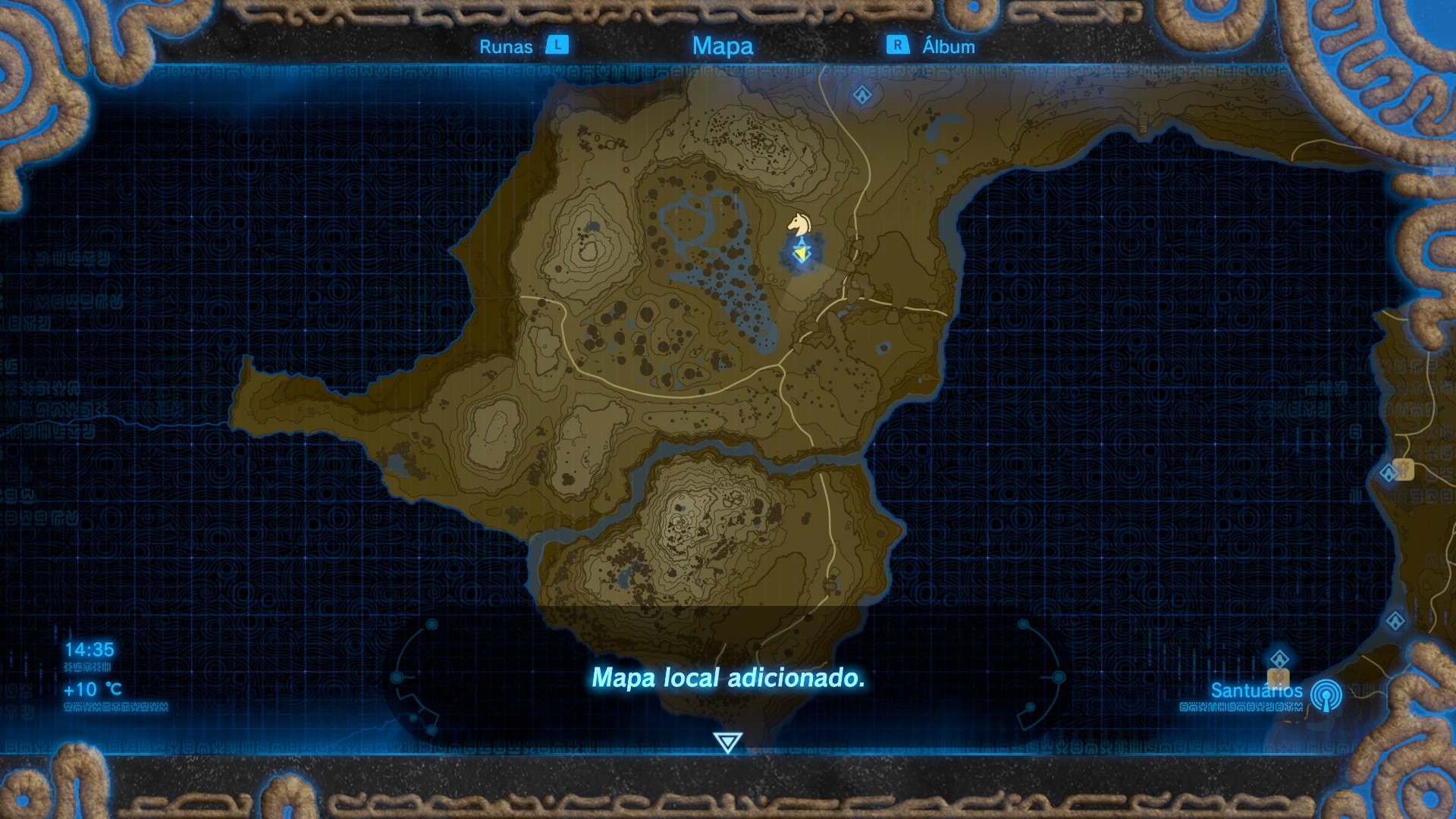
Task: Click the horse head map marker
Action: pos(798,224)
